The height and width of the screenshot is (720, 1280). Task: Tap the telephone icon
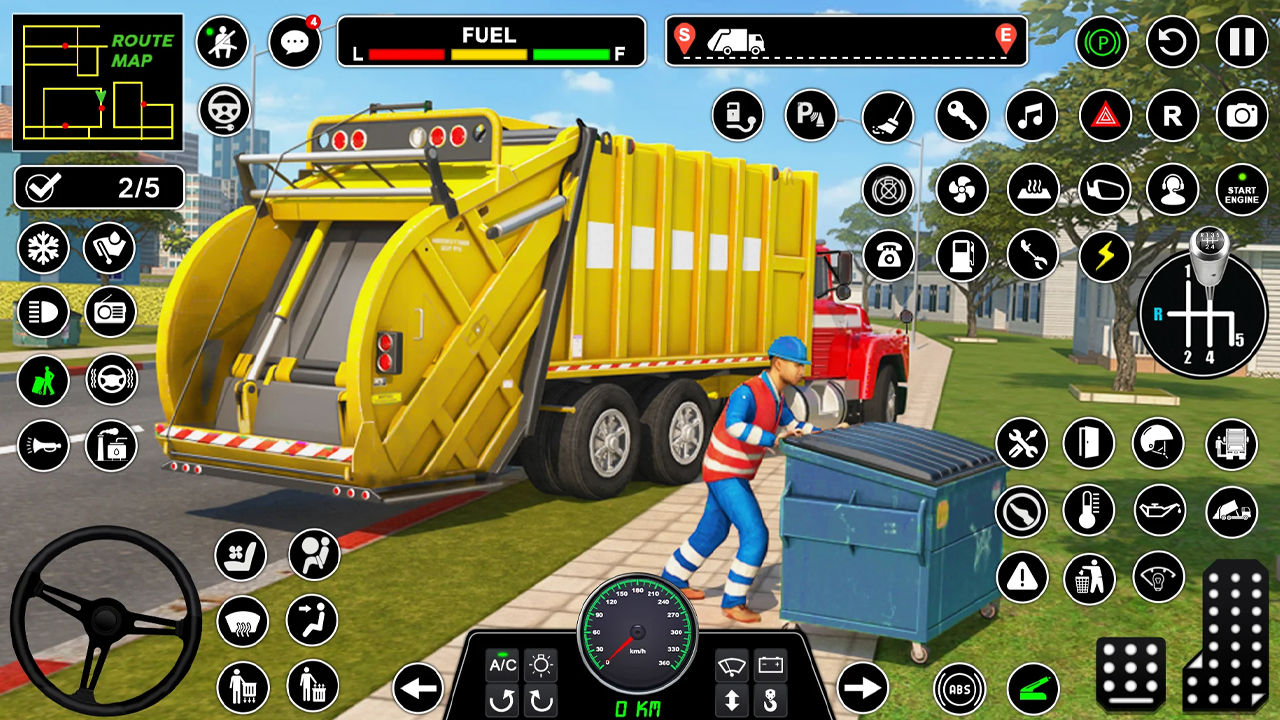887,255
